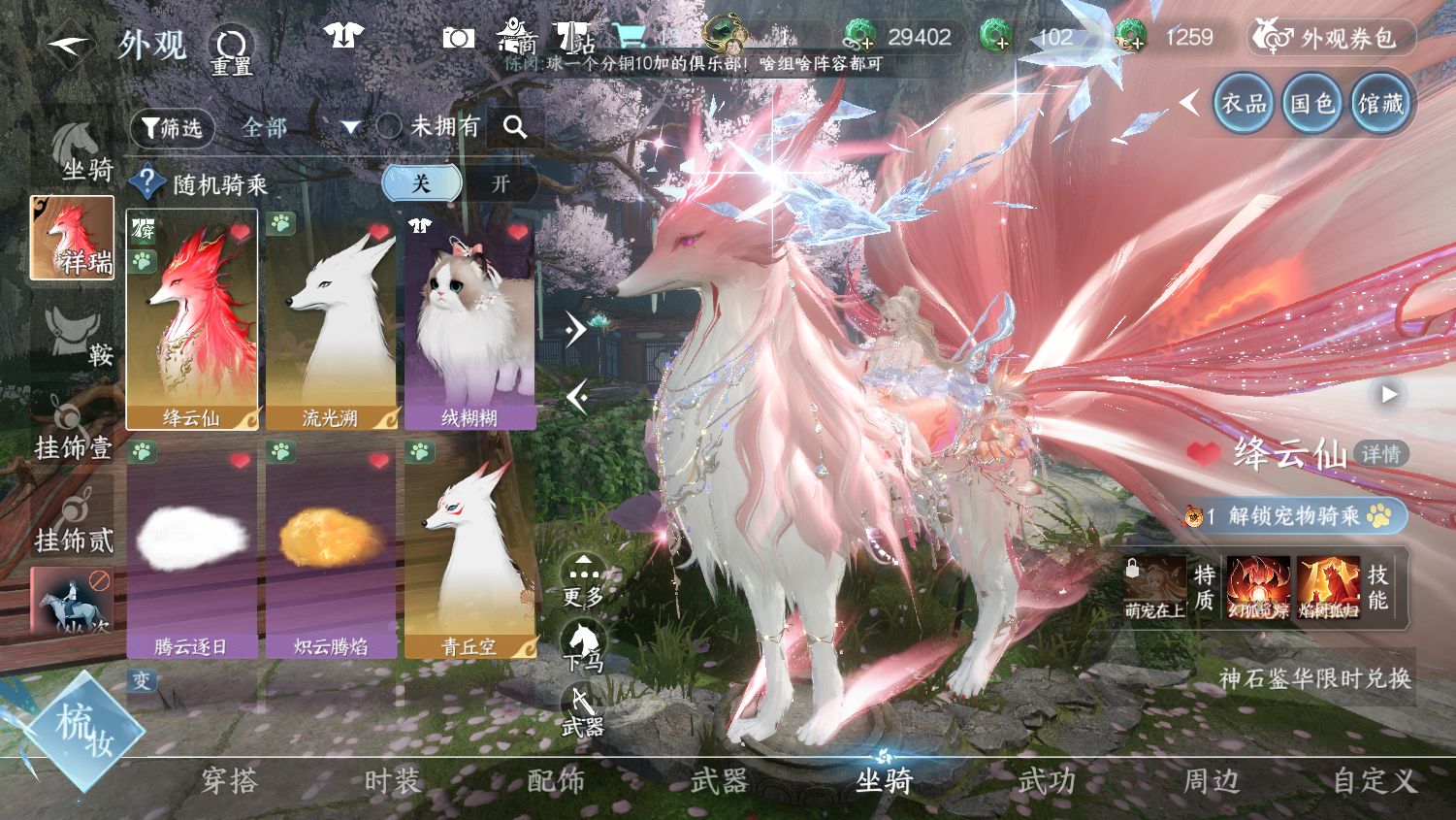Screen dimensions: 1456x820
Task: Reset appearance with the 重置 button
Action: pyautogui.click(x=232, y=50)
